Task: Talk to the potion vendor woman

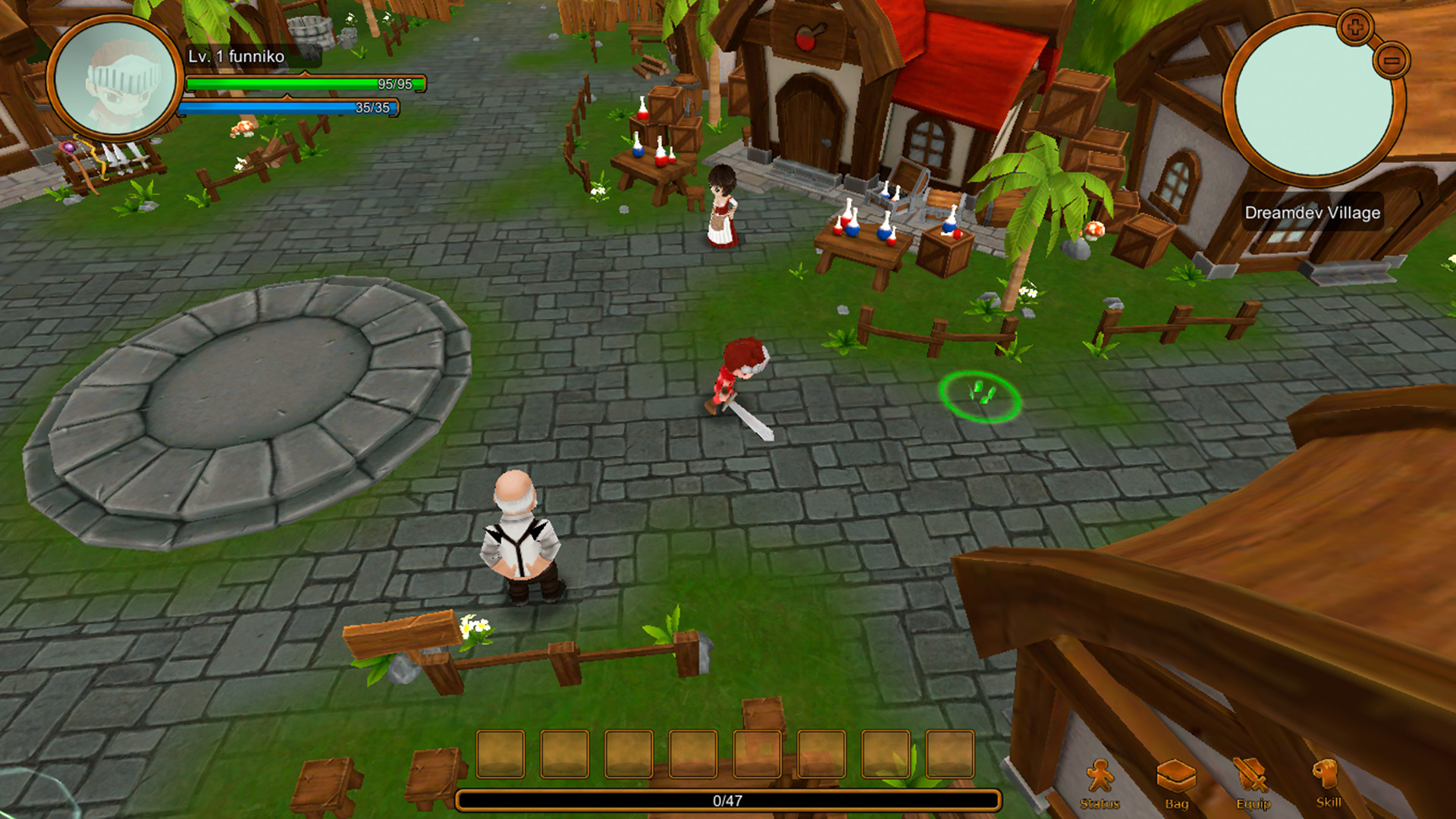Action: click(723, 205)
